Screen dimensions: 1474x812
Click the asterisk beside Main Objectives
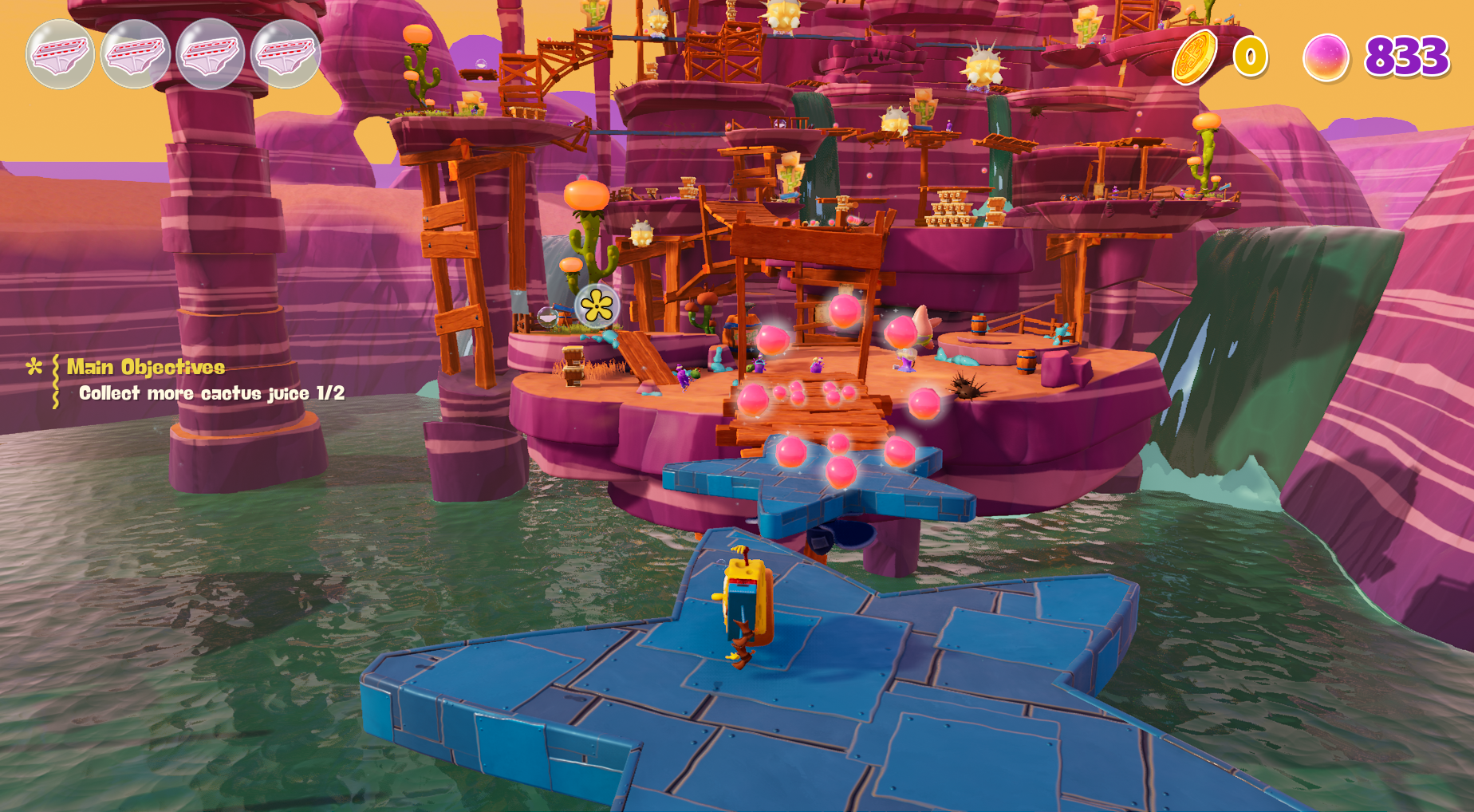[x=33, y=366]
